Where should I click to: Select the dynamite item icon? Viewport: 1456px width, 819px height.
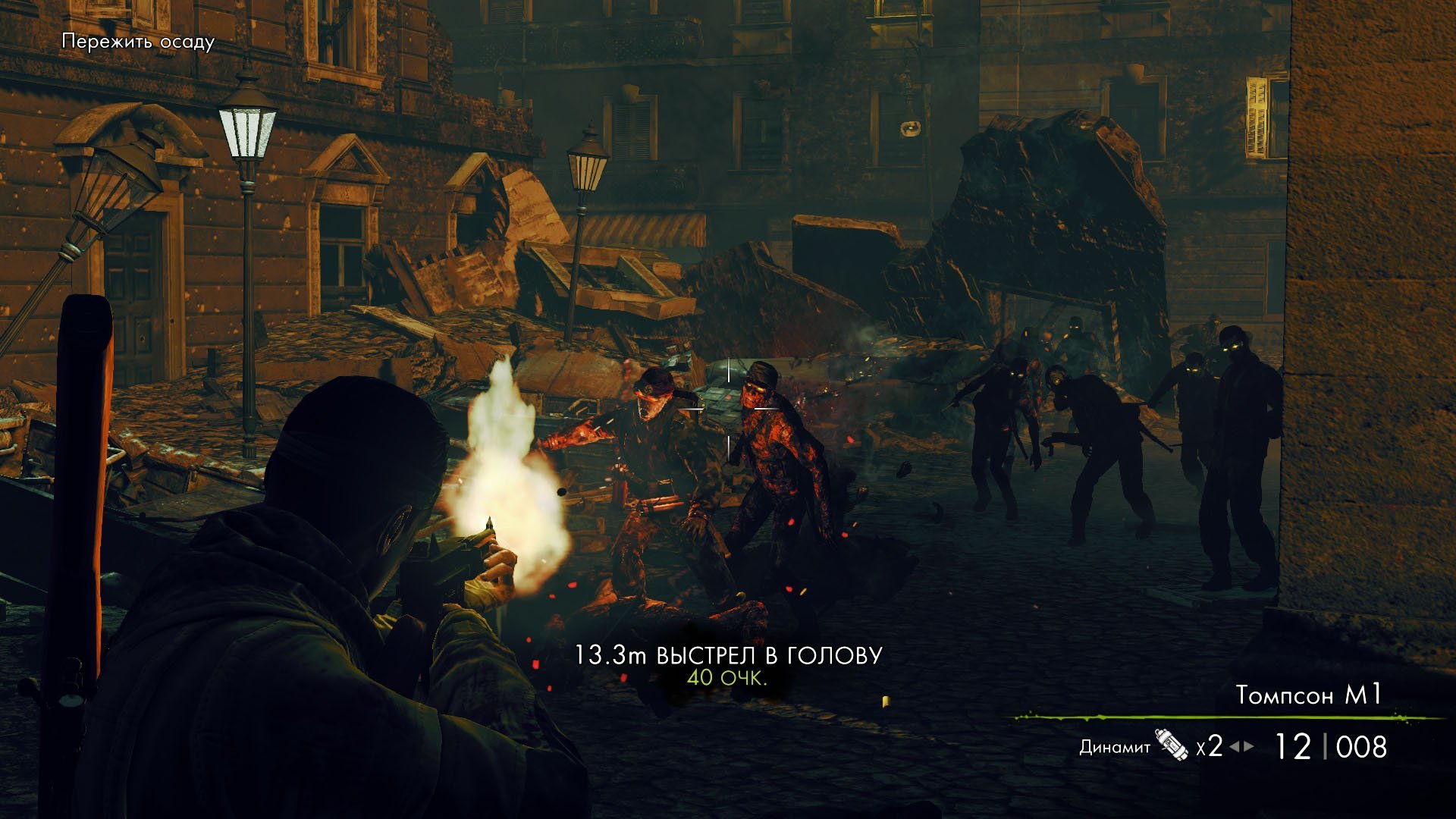coord(1172,745)
